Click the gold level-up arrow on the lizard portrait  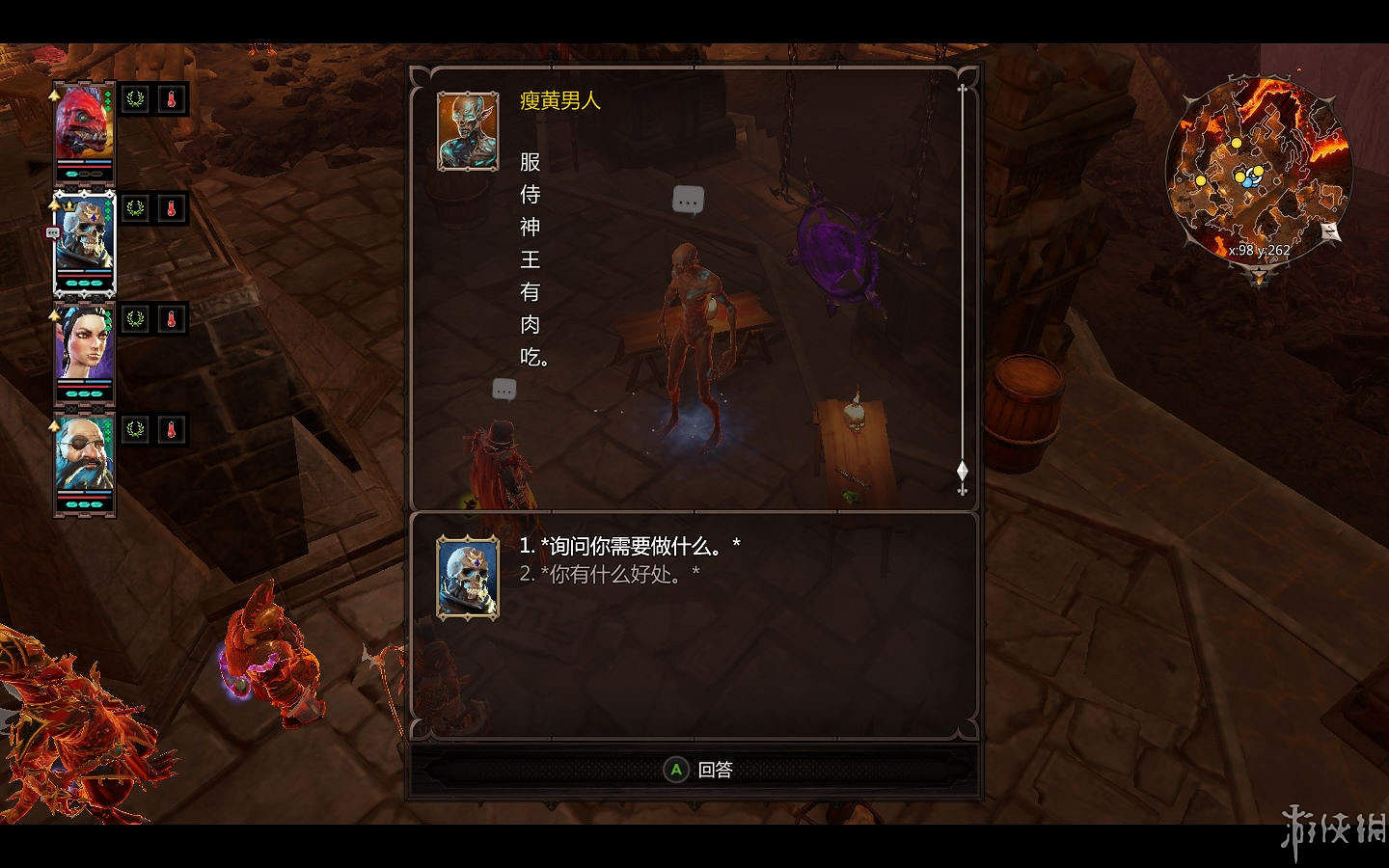tap(53, 95)
